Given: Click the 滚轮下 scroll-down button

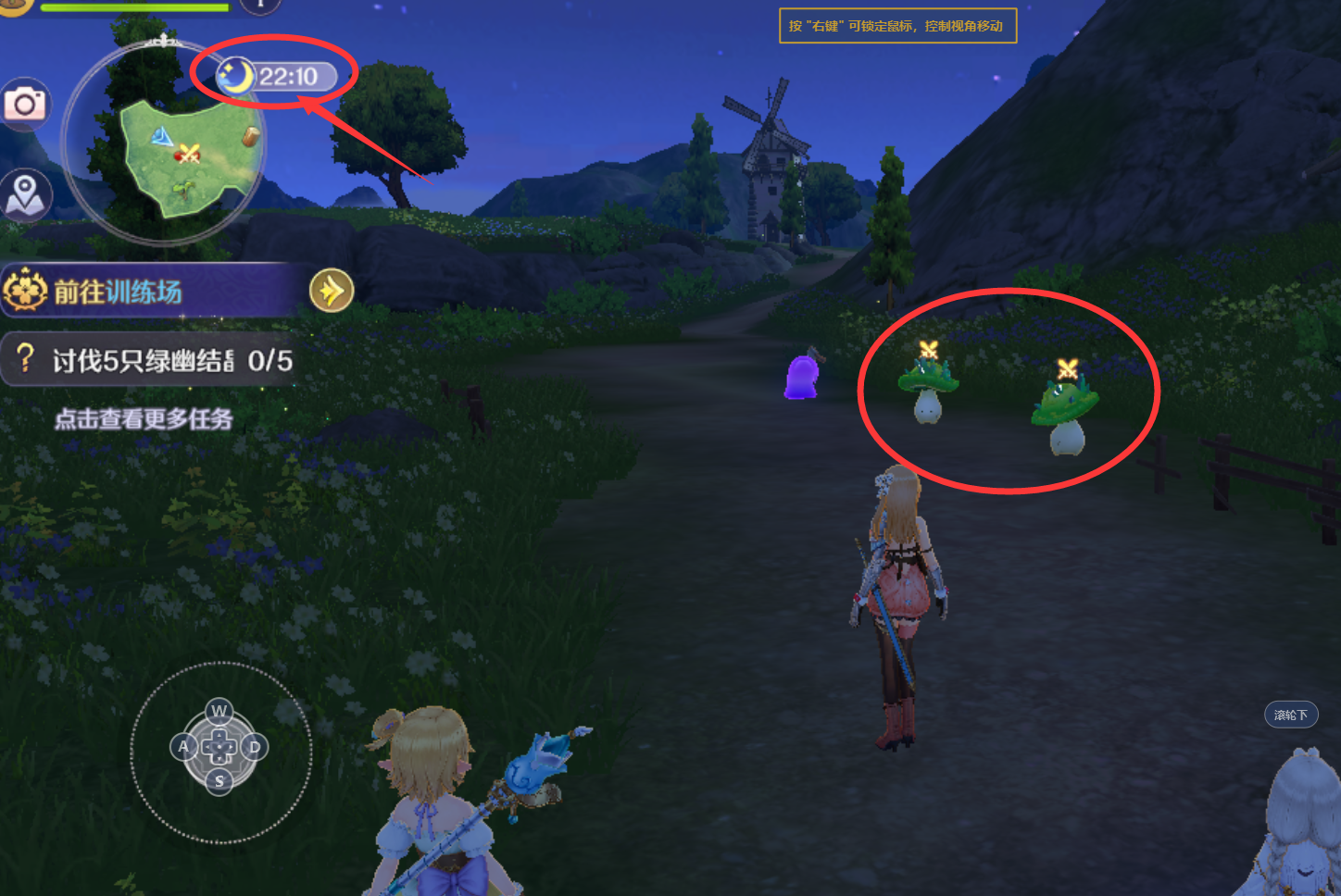Looking at the screenshot, I should click(1291, 715).
